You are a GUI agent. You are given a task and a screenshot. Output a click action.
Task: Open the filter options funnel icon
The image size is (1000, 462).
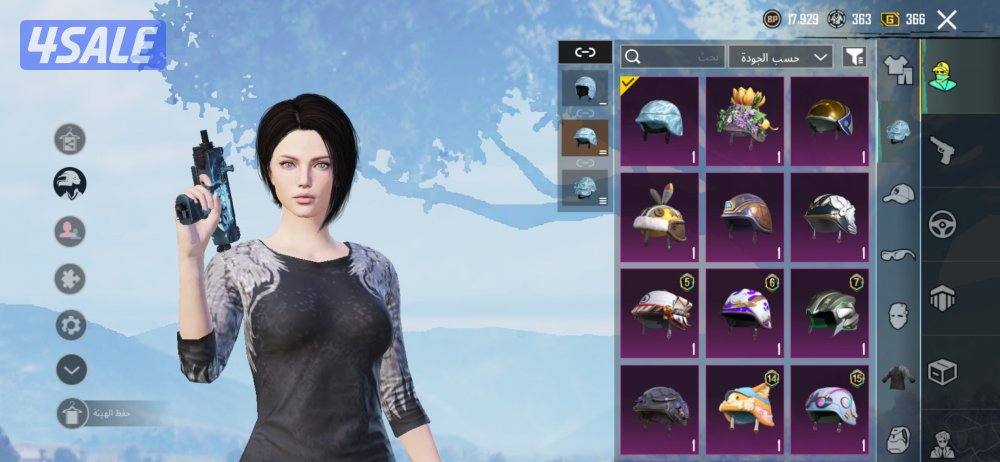pos(853,57)
